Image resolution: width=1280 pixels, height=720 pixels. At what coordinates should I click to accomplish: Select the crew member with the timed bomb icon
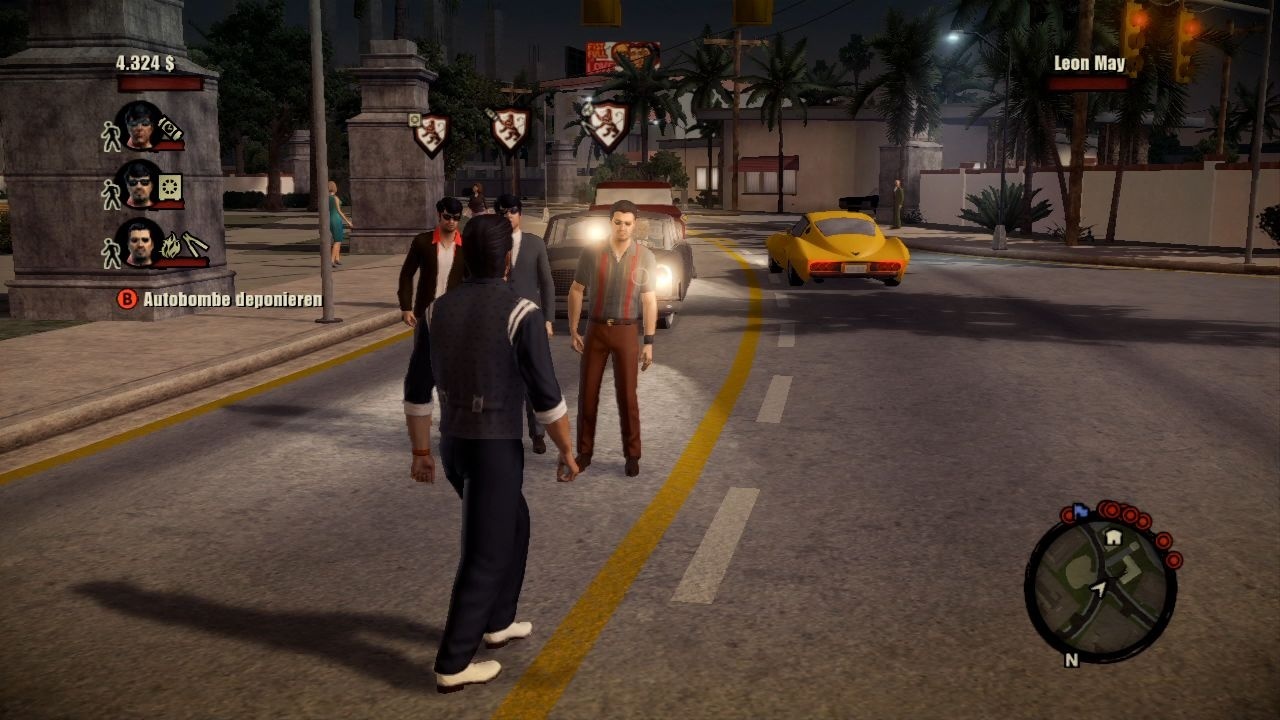[140, 125]
